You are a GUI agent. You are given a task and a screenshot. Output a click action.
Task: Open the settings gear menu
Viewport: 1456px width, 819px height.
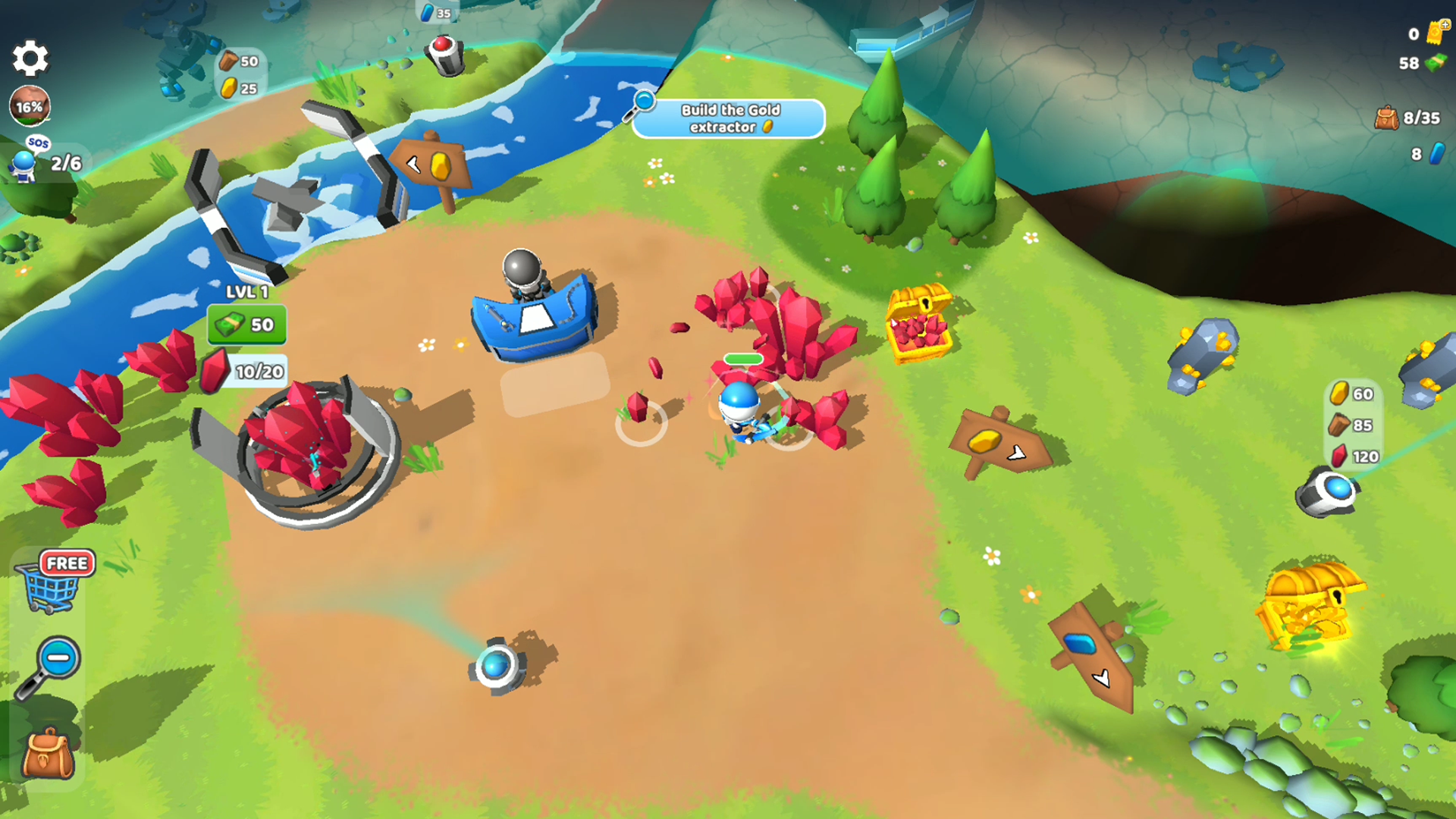[30, 58]
